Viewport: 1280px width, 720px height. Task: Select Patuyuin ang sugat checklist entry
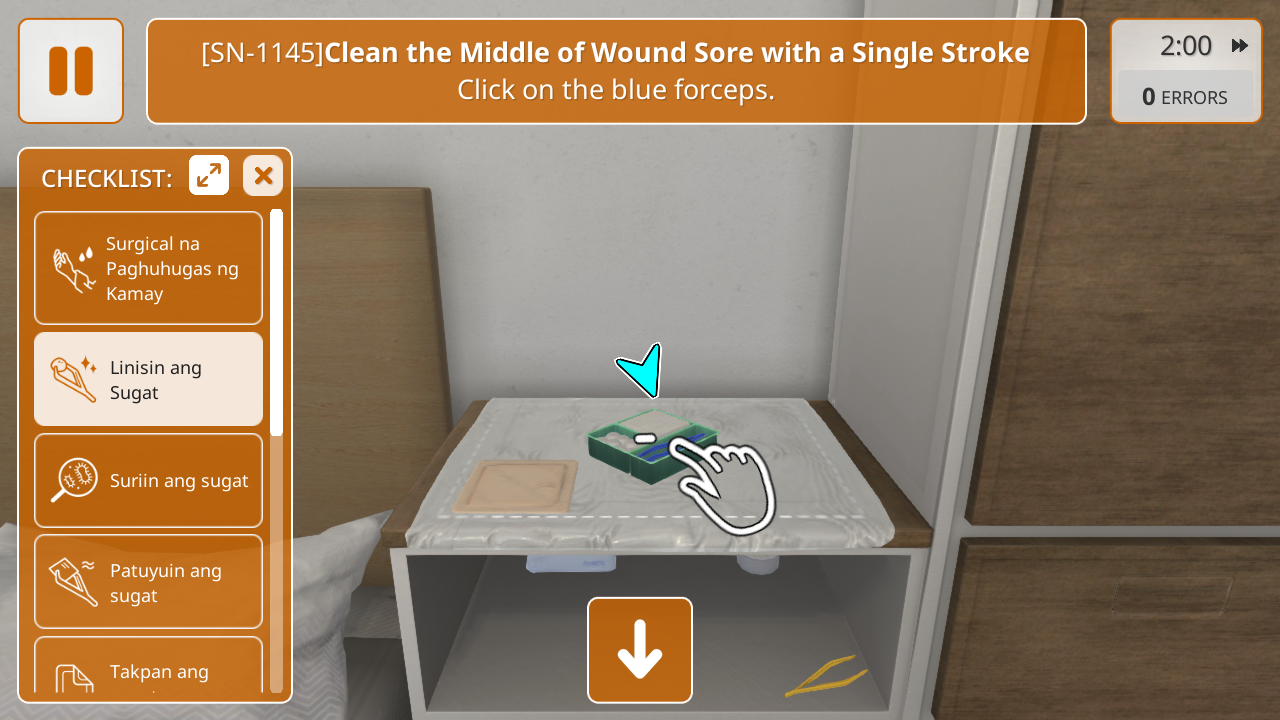(148, 582)
